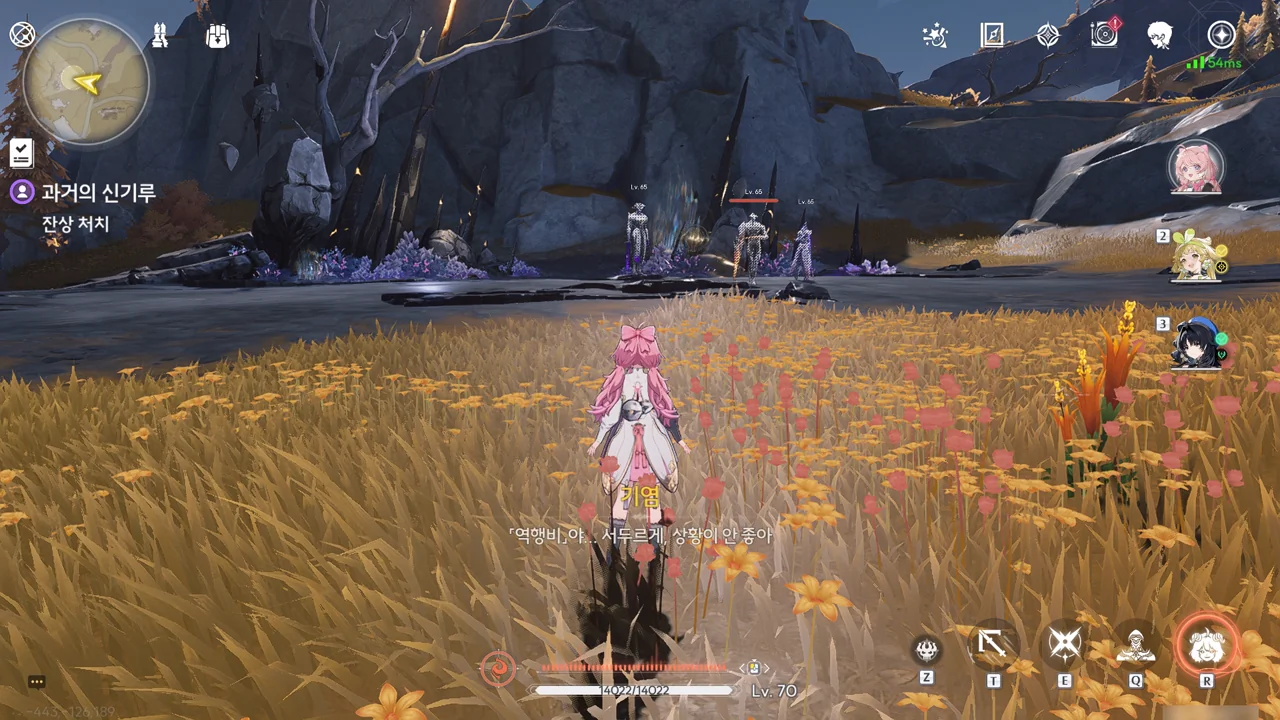Viewport: 1280px width, 720px height.
Task: Select the pink-haired character portrait
Action: (x=1195, y=167)
